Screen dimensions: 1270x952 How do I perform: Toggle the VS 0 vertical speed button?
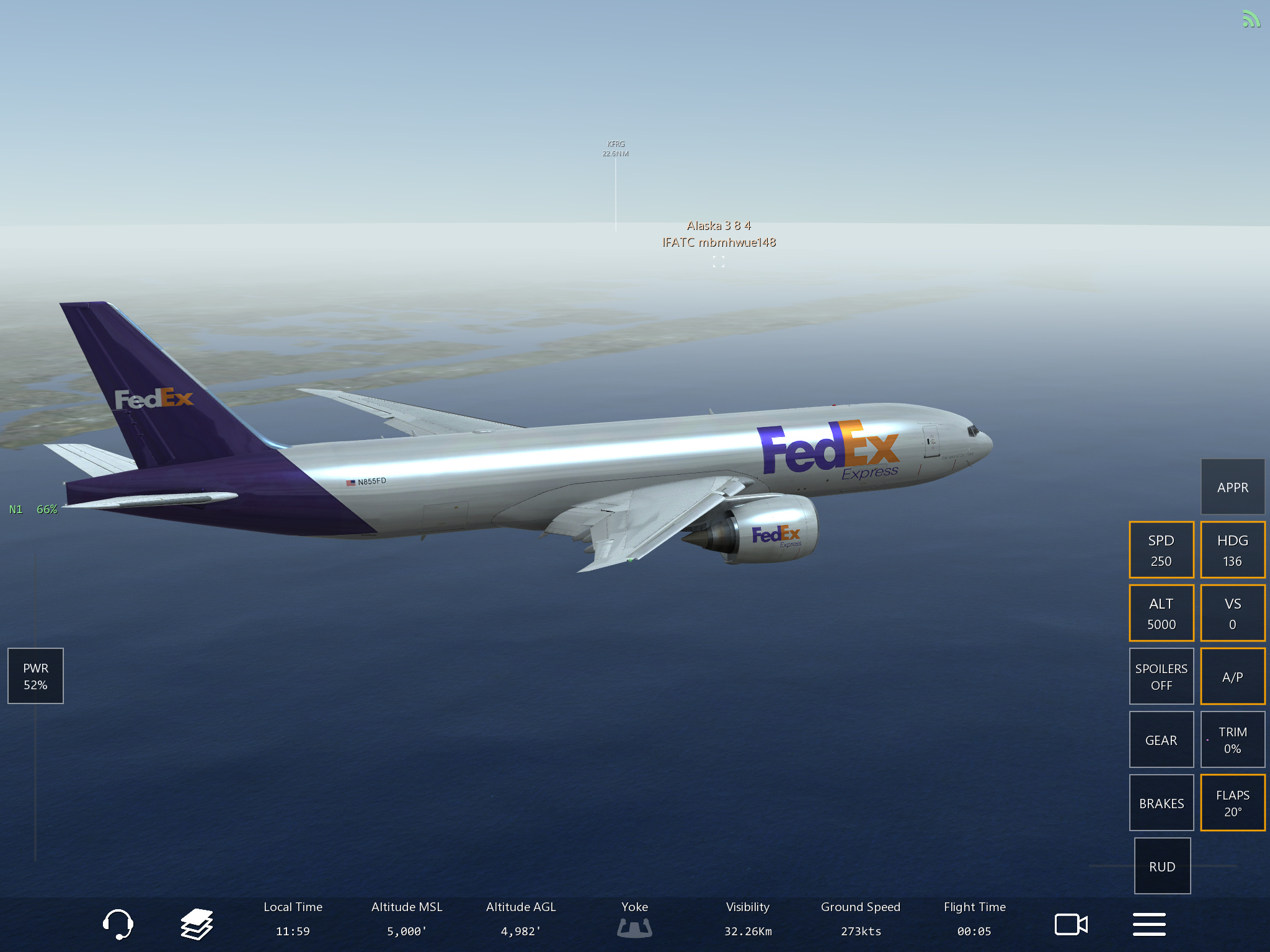pos(1232,614)
